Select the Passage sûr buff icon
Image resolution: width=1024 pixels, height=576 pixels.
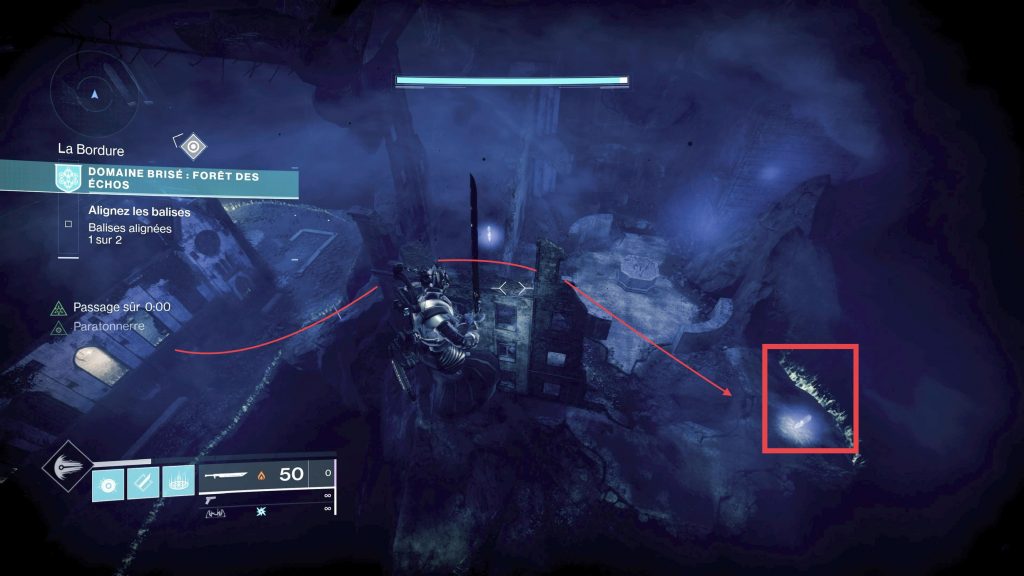click(60, 308)
